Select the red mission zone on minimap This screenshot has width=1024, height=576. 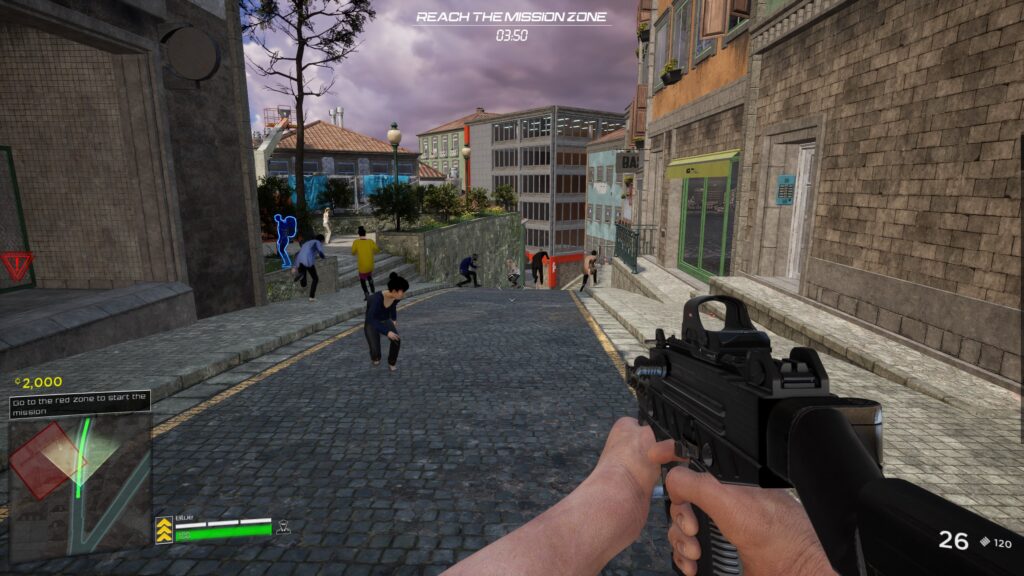(40, 460)
